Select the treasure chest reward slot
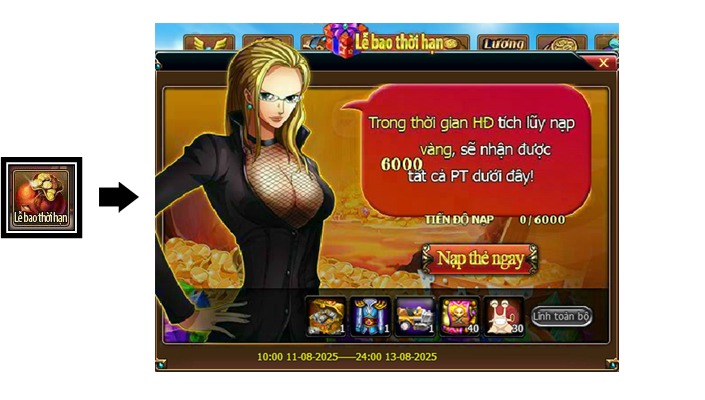This screenshot has width=705, height=400. [x=327, y=314]
